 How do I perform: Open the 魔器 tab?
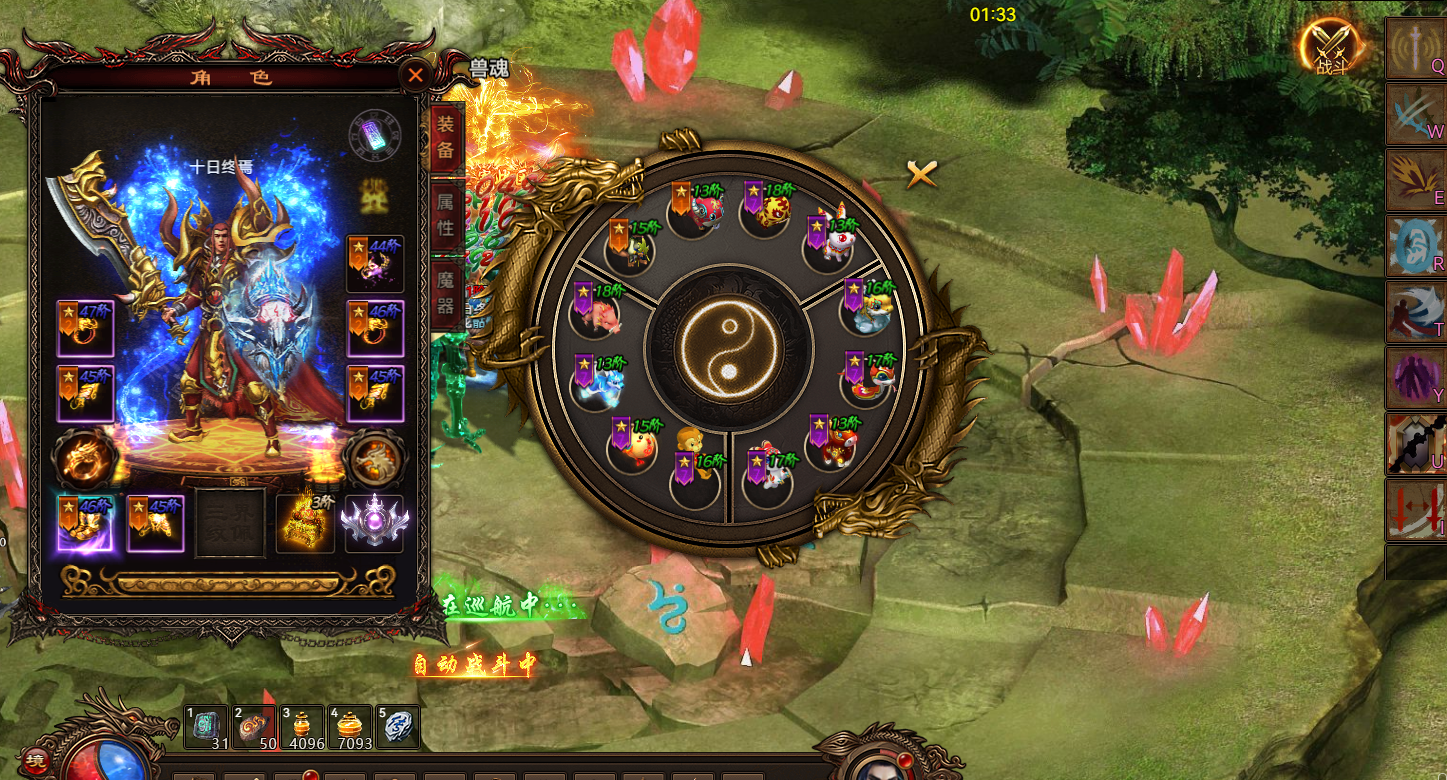(x=445, y=294)
